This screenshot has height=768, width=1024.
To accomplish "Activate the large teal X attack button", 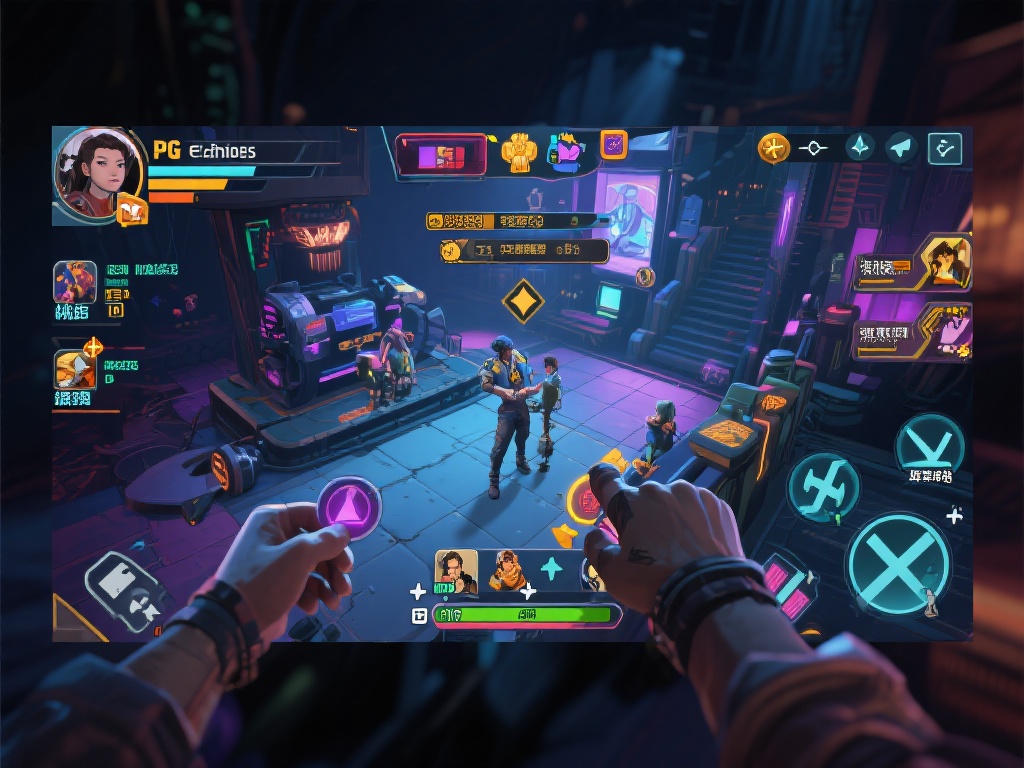I will tap(897, 564).
